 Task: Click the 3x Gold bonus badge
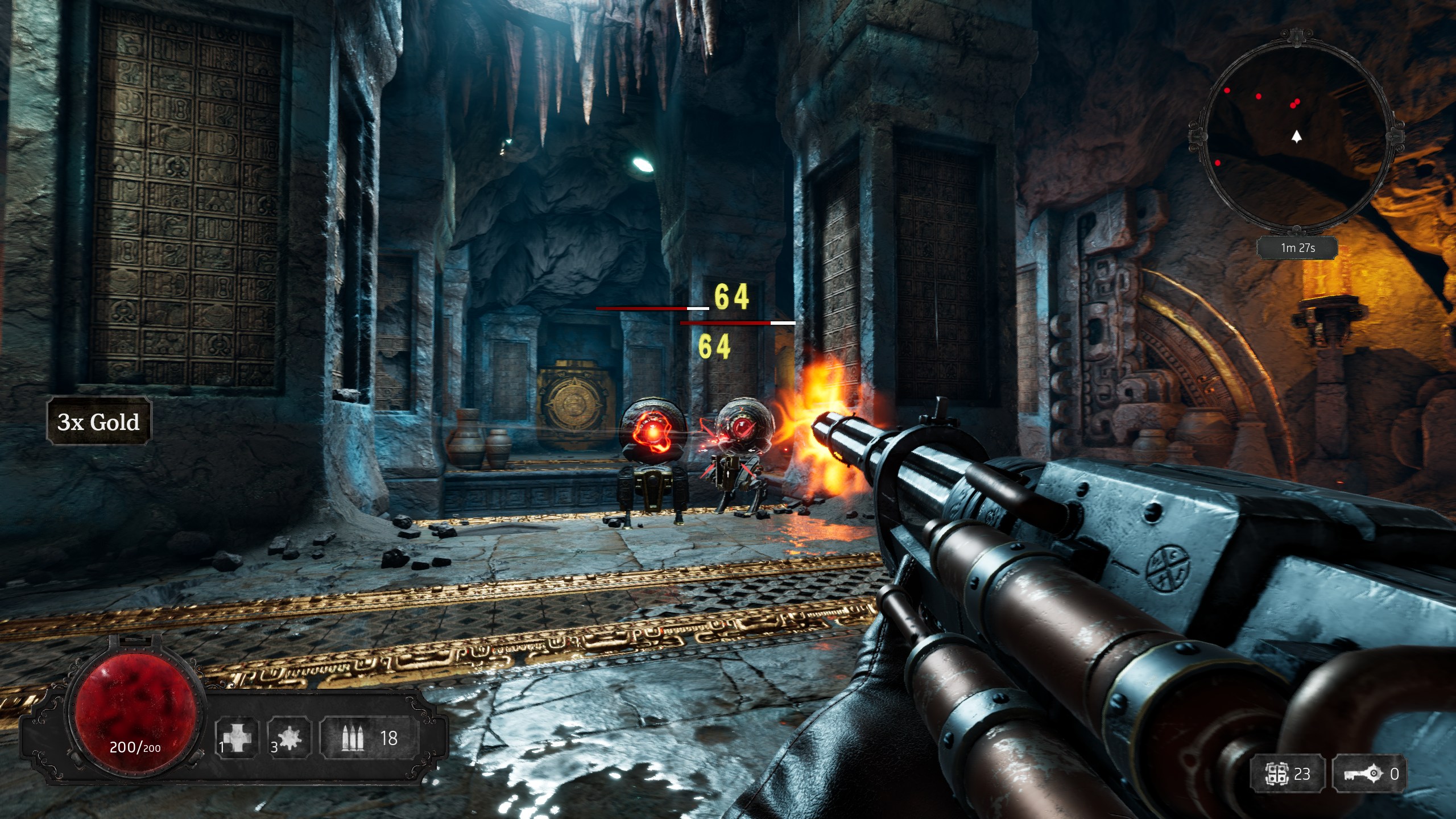coord(98,421)
